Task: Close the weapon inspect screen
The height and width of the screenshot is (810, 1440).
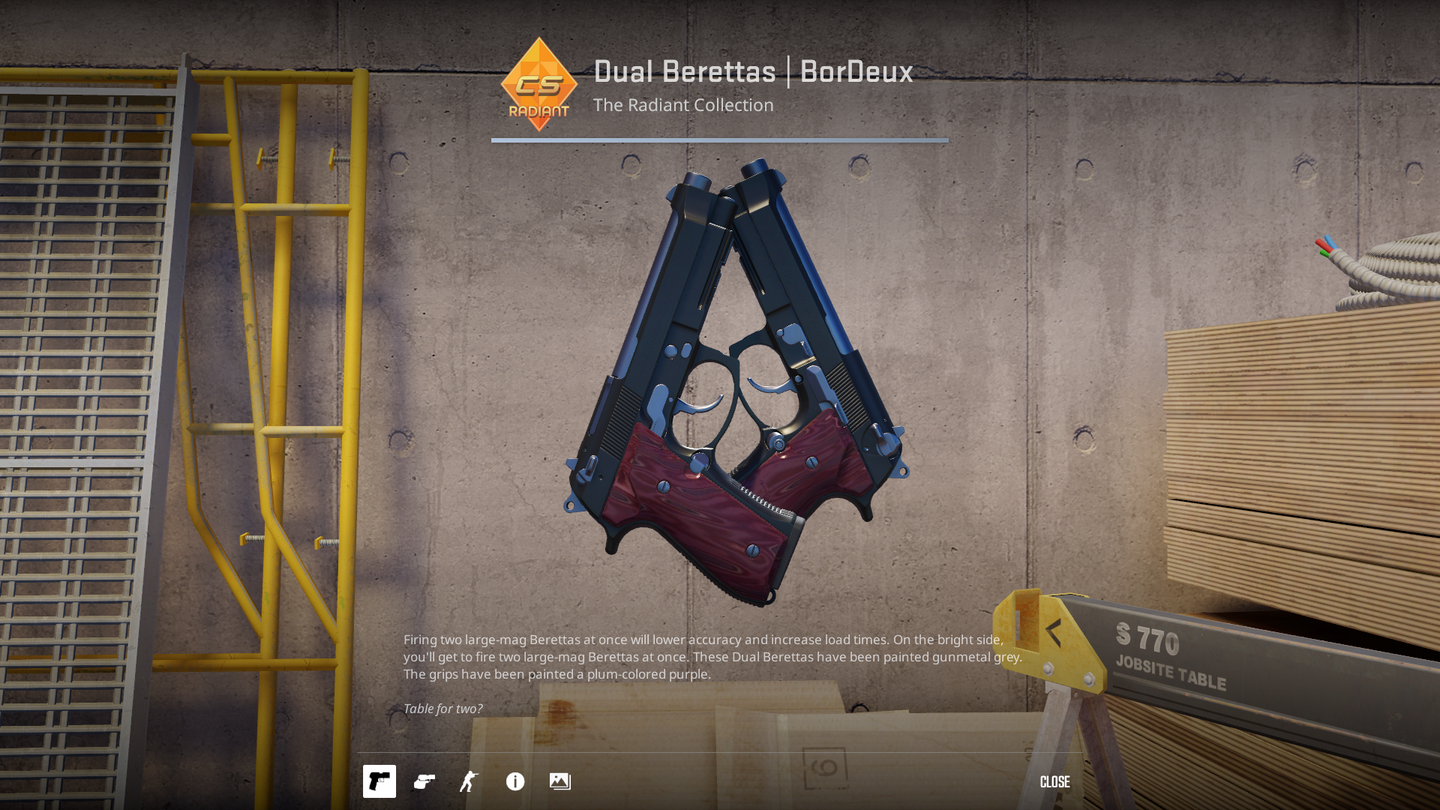Action: point(1054,782)
